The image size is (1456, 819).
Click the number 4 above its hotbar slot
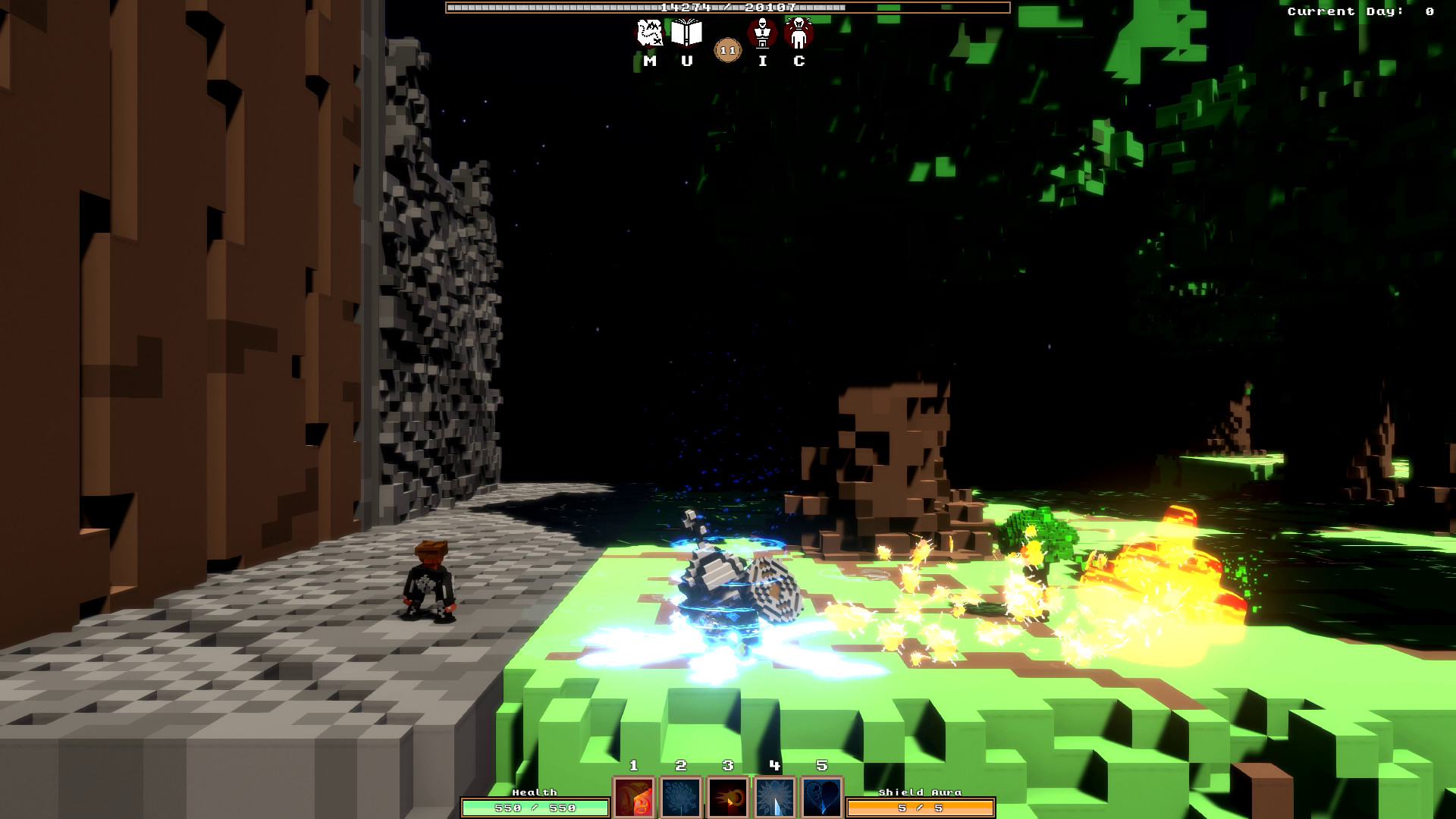(x=773, y=766)
